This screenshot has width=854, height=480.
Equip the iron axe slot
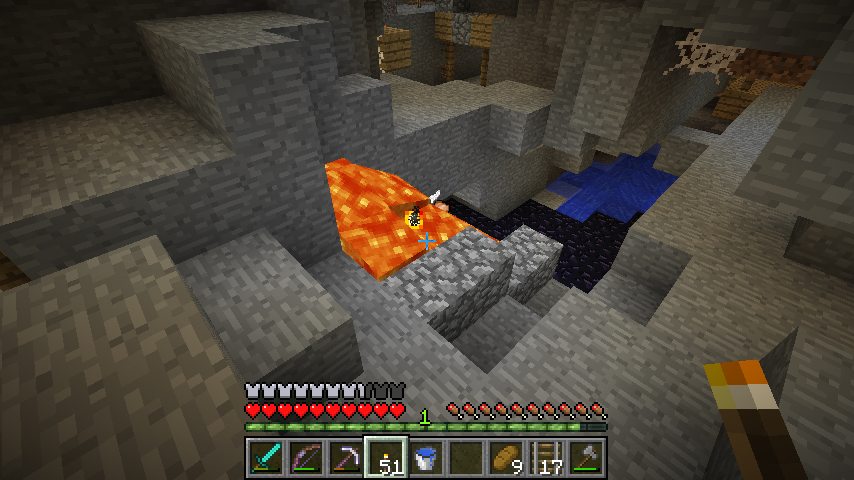click(585, 459)
